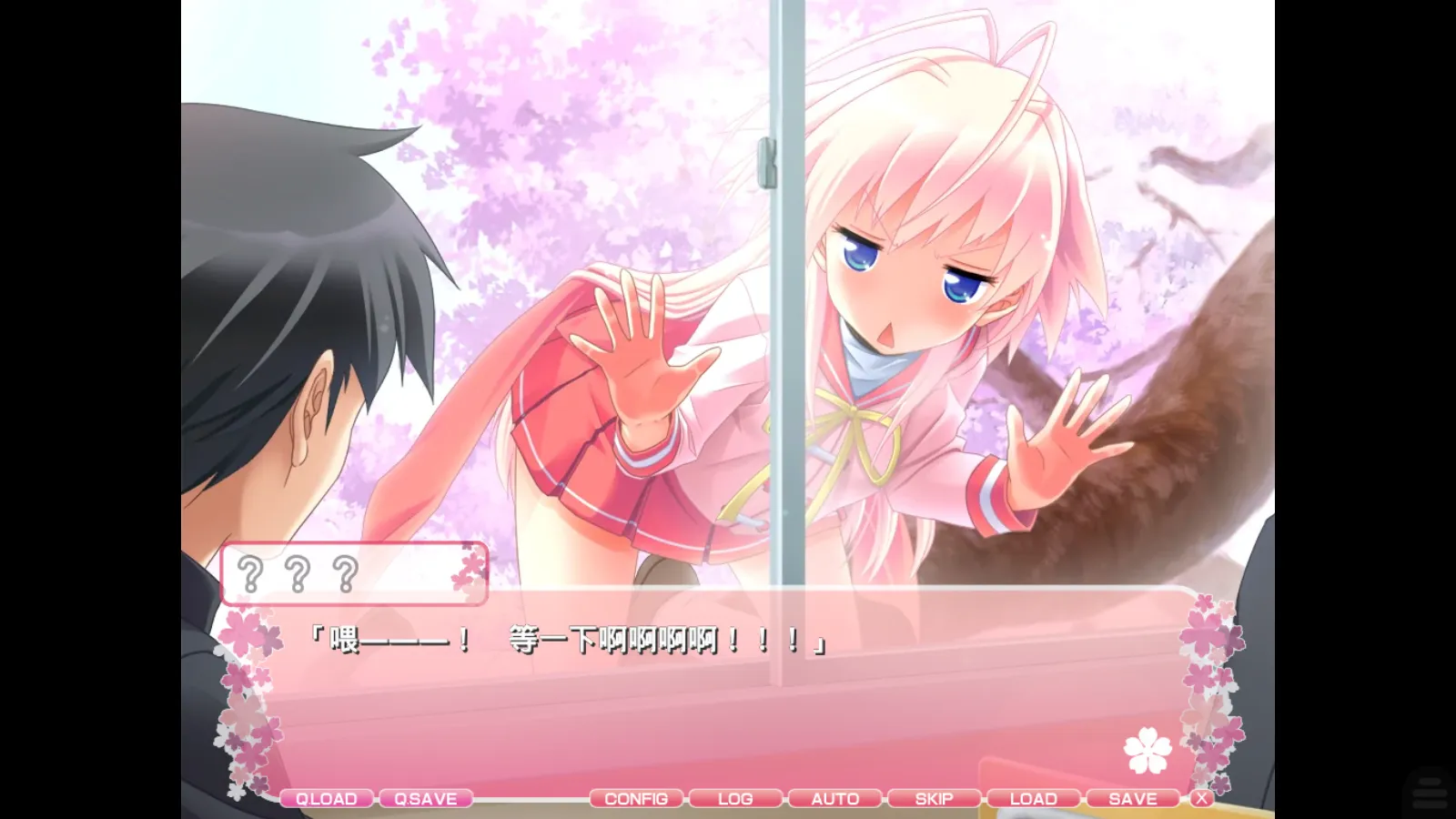Enable AUTO text-advance mode

(x=834, y=798)
